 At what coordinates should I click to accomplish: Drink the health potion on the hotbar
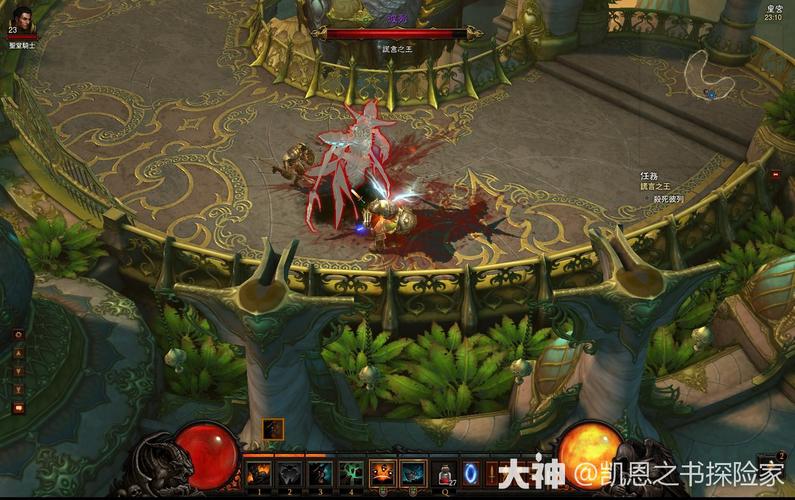[446, 474]
